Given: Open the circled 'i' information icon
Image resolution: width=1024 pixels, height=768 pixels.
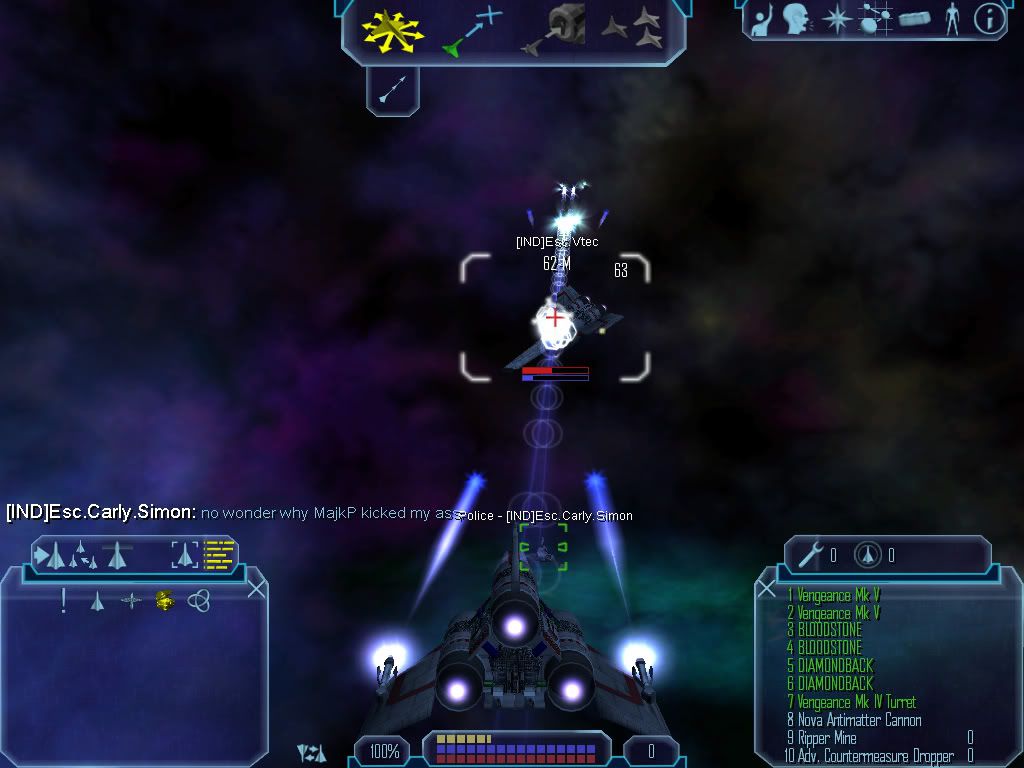Looking at the screenshot, I should point(989,19).
